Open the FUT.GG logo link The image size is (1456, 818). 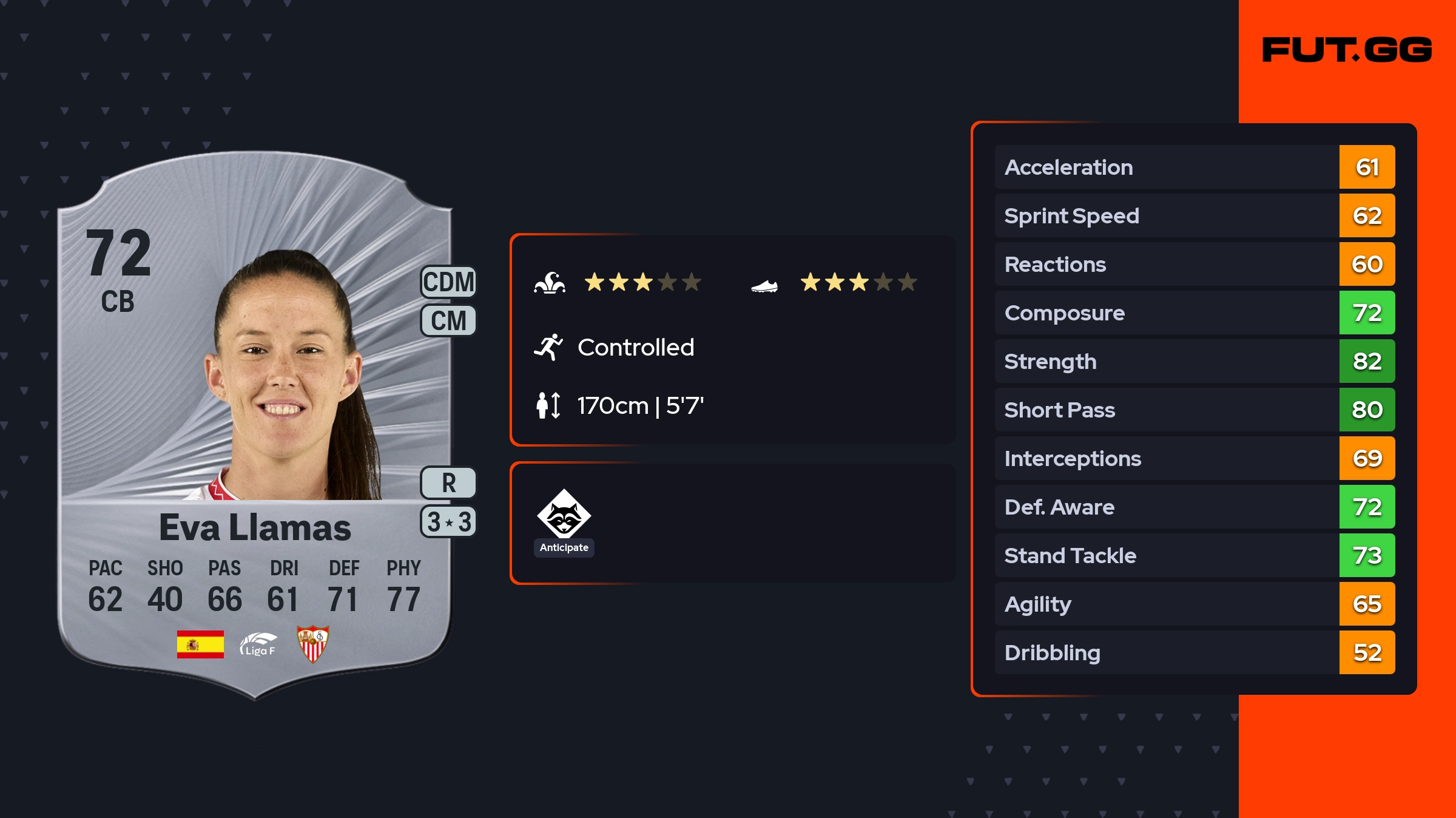click(x=1347, y=50)
